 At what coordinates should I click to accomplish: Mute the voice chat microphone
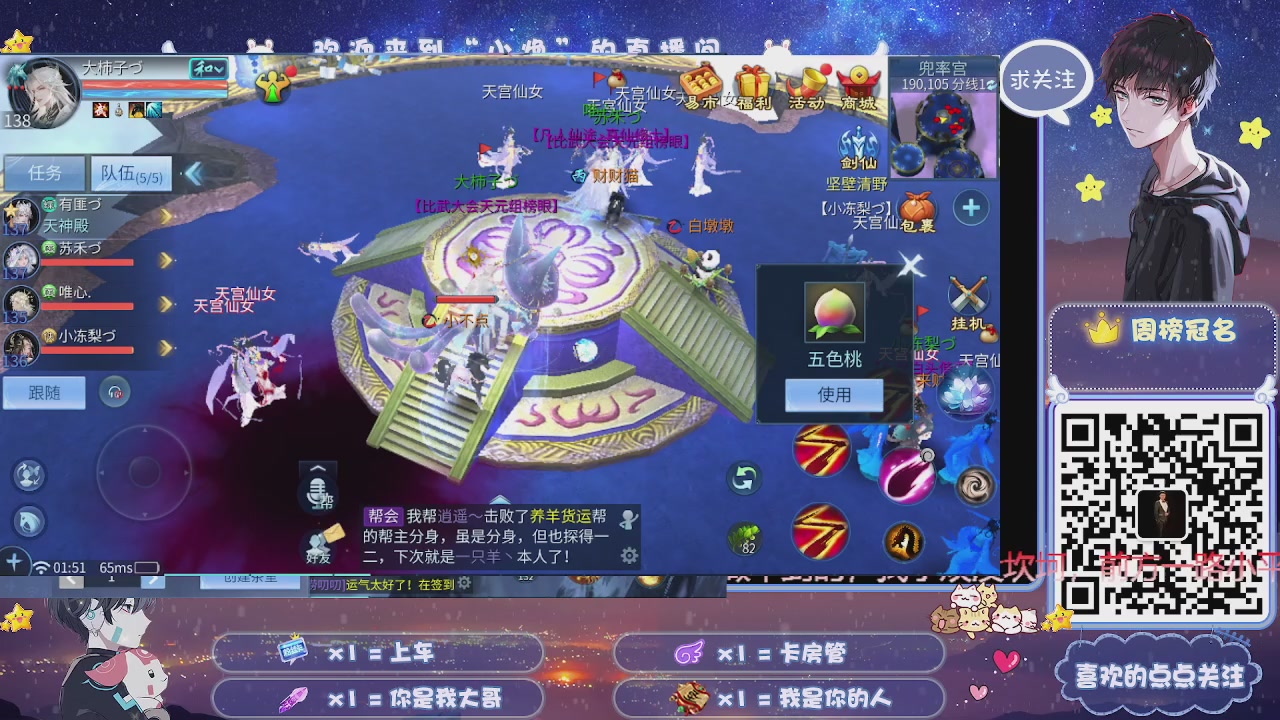tap(316, 492)
